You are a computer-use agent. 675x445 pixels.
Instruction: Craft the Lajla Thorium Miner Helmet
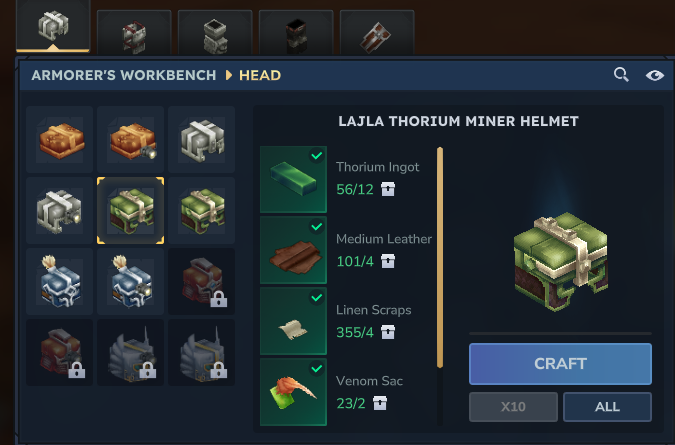pos(560,364)
